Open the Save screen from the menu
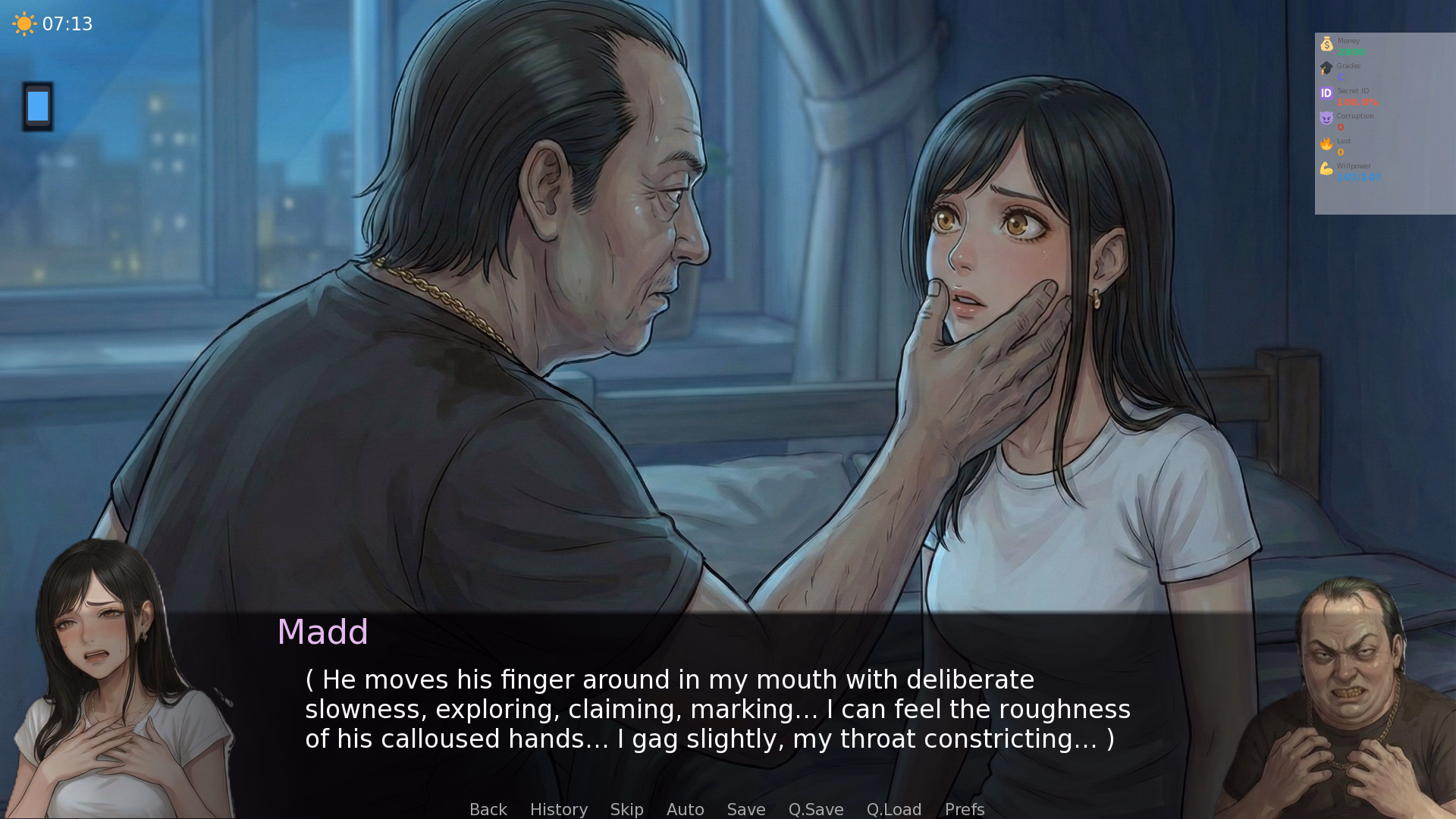Screen dimensions: 1456x819 pyautogui.click(x=745, y=809)
